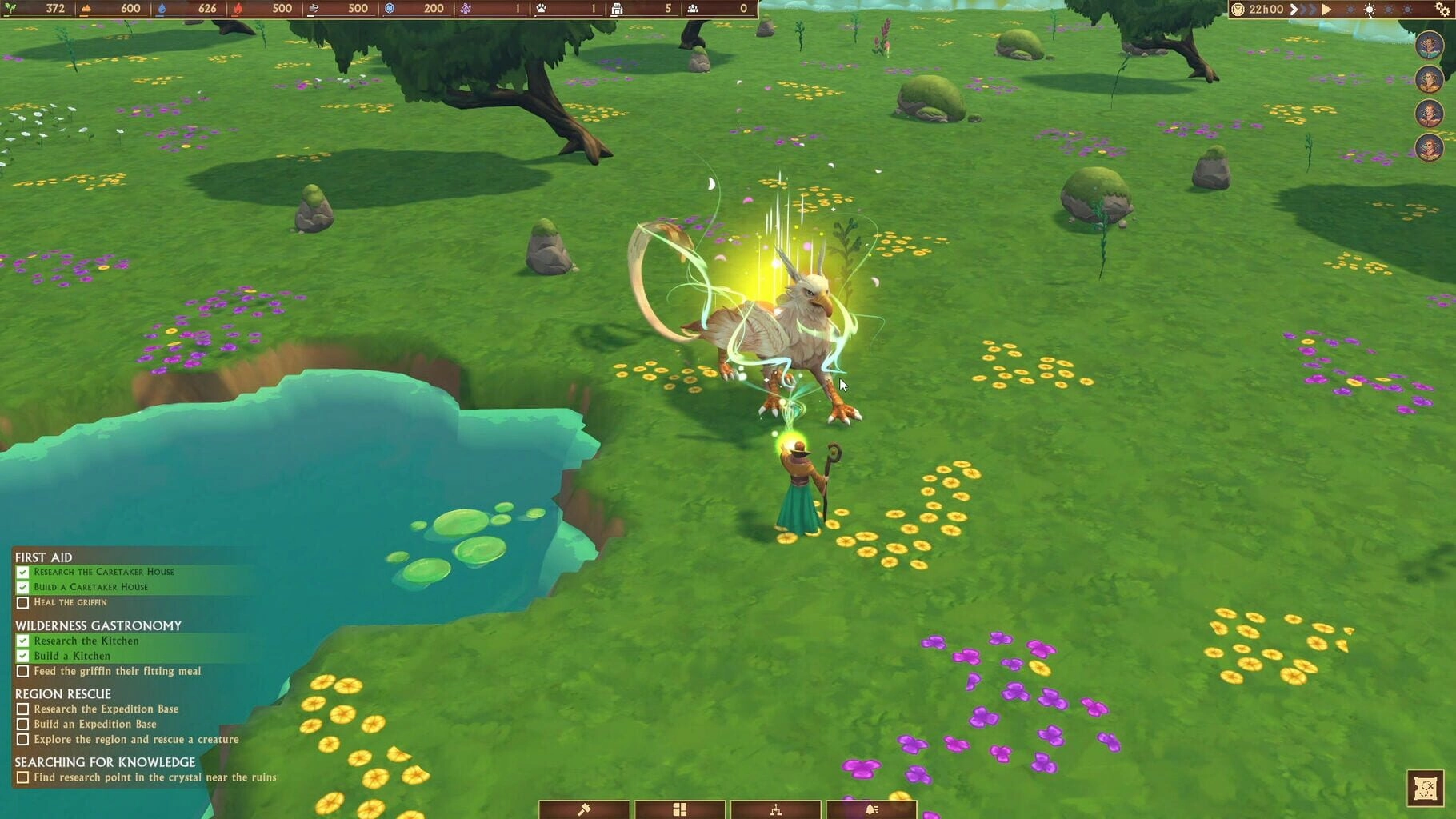Select the Feed the griffin objective
1456x819 pixels.
117,671
